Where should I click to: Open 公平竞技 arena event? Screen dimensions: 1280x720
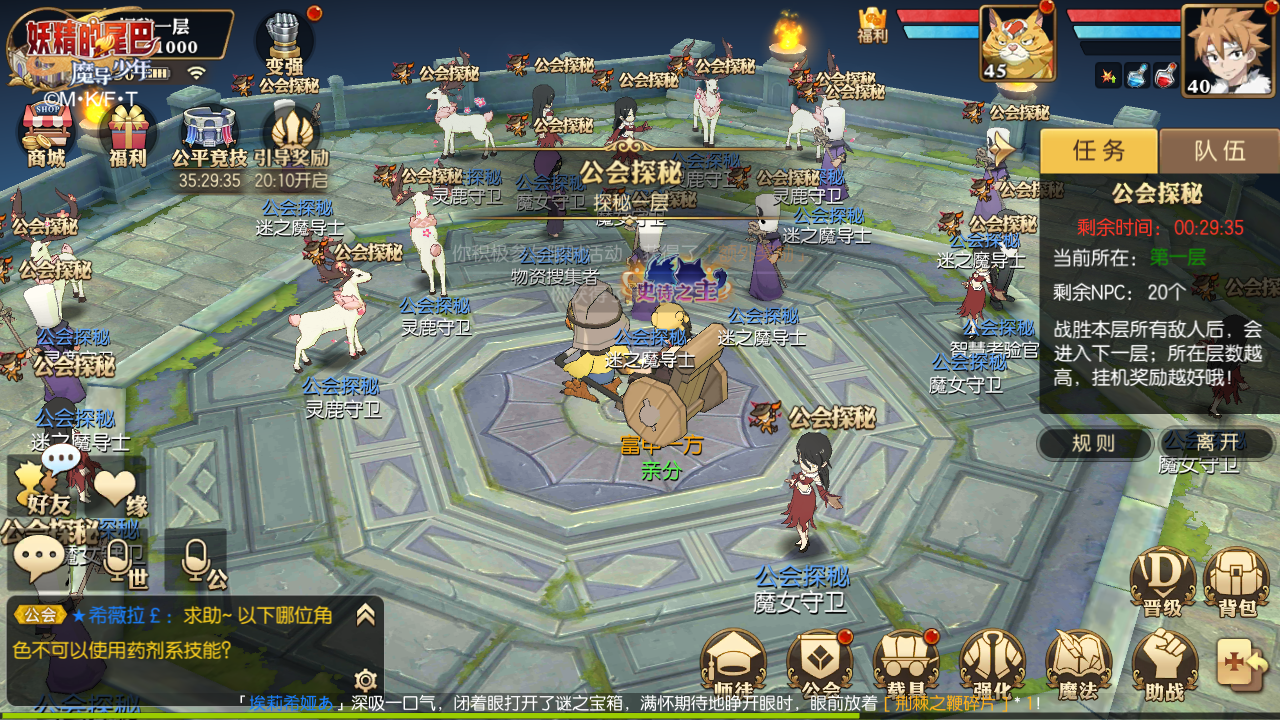pos(209,136)
